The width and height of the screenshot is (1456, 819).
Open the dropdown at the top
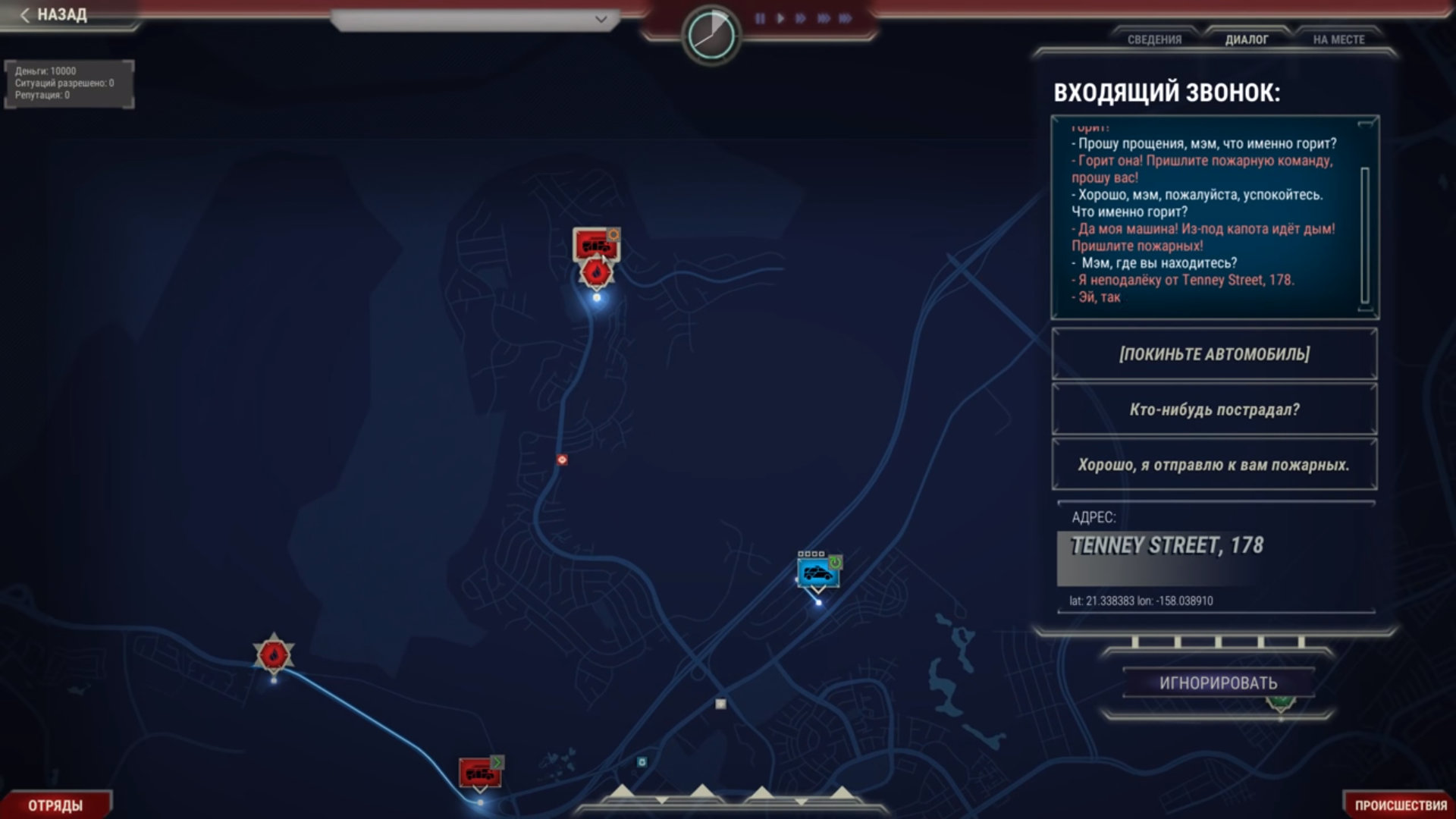coord(476,19)
